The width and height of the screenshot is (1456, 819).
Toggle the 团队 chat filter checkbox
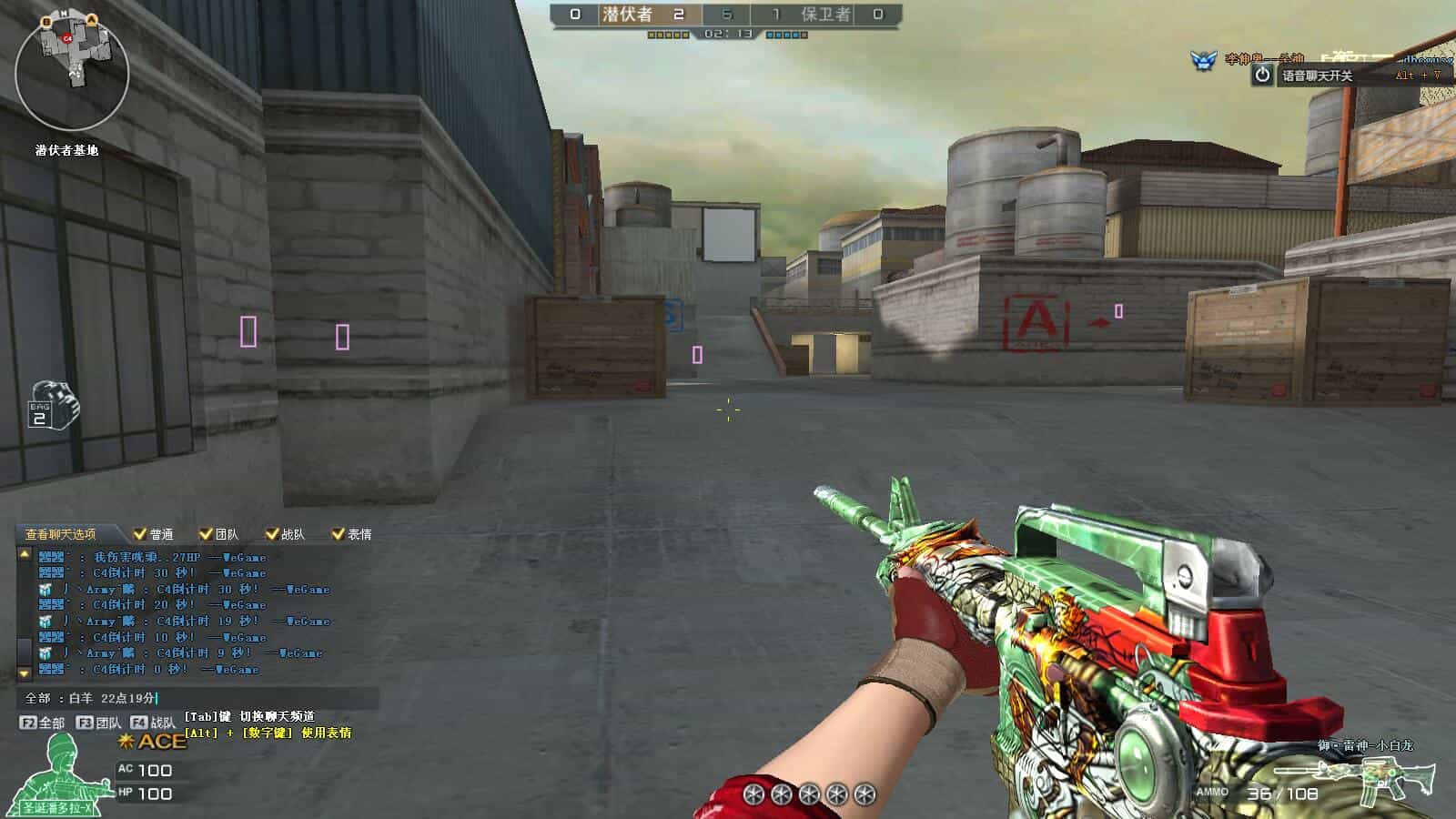pyautogui.click(x=206, y=534)
